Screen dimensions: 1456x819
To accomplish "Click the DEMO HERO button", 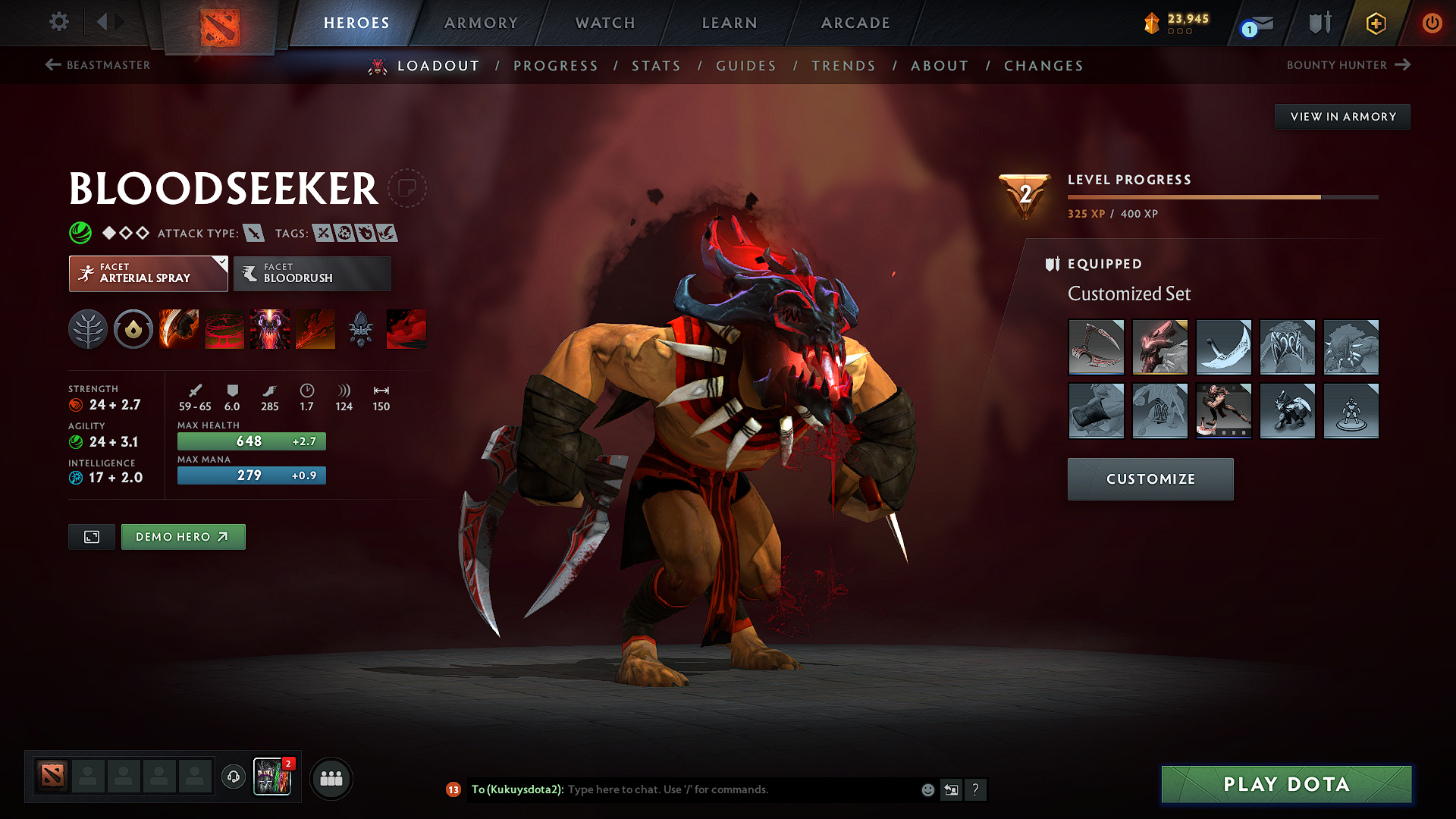I will pos(183,536).
